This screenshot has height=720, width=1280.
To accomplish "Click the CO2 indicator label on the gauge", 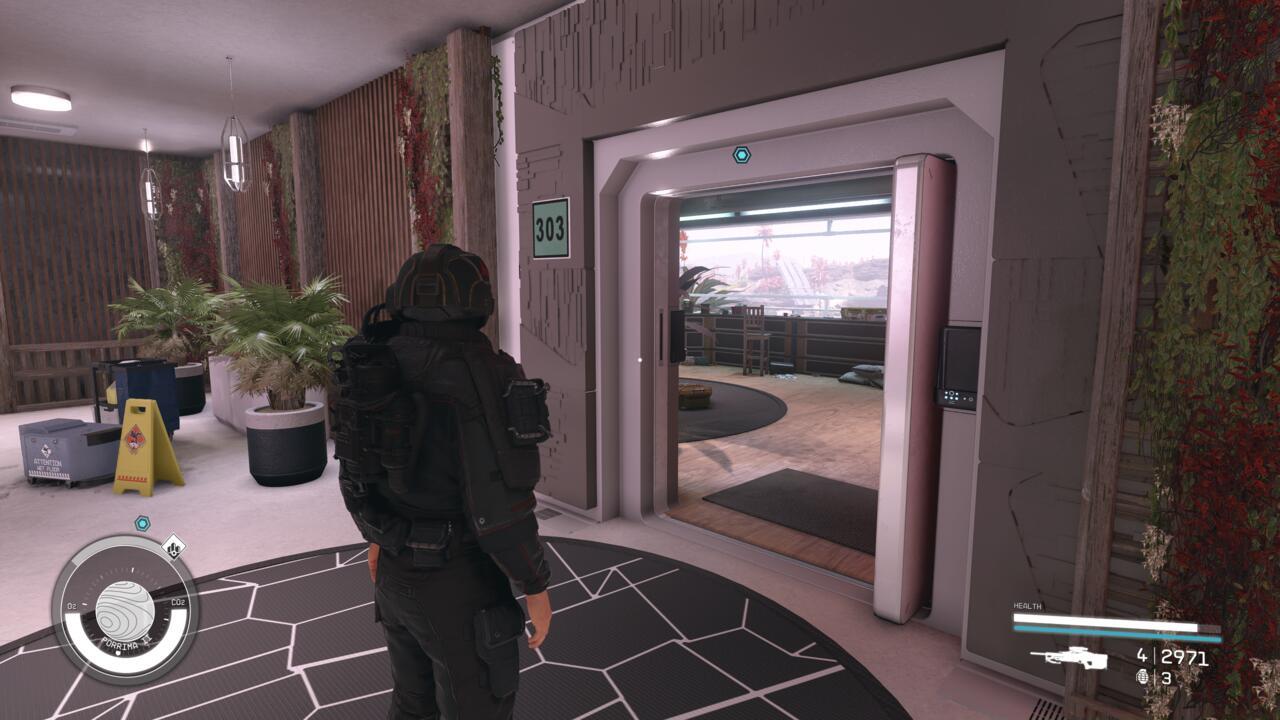I will point(179,601).
